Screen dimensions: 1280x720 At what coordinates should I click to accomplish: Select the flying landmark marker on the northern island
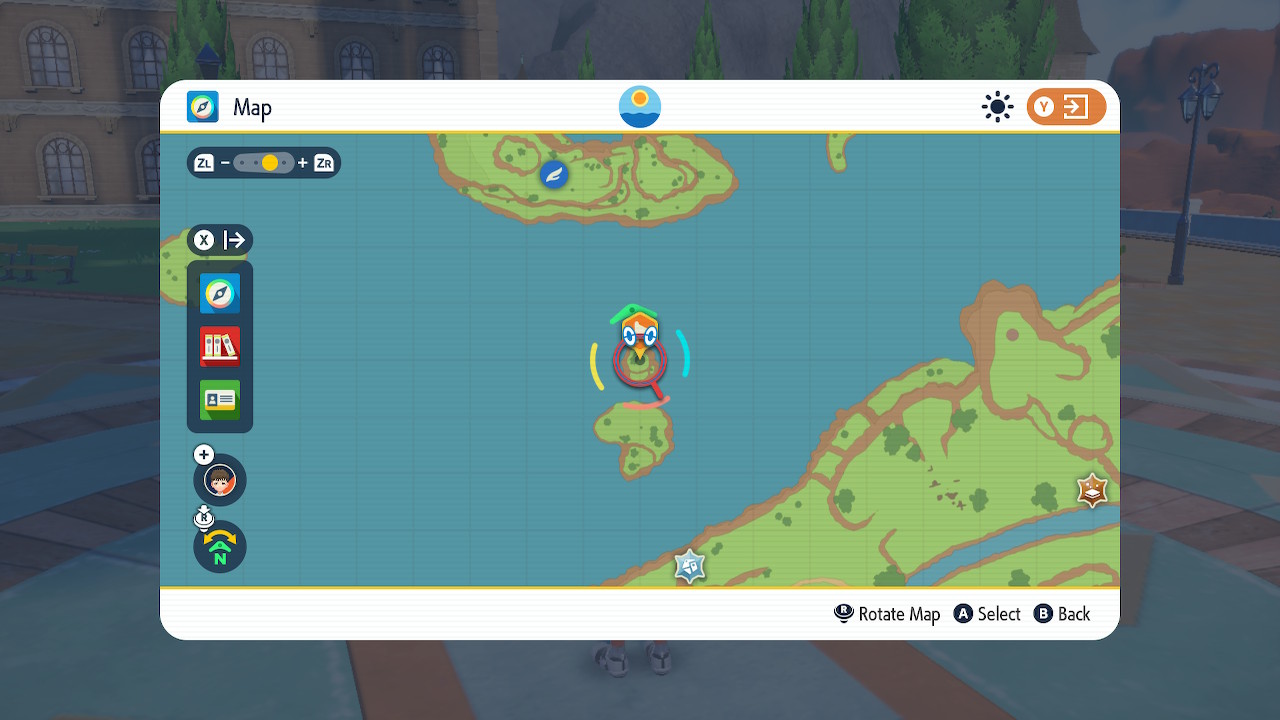tap(553, 173)
